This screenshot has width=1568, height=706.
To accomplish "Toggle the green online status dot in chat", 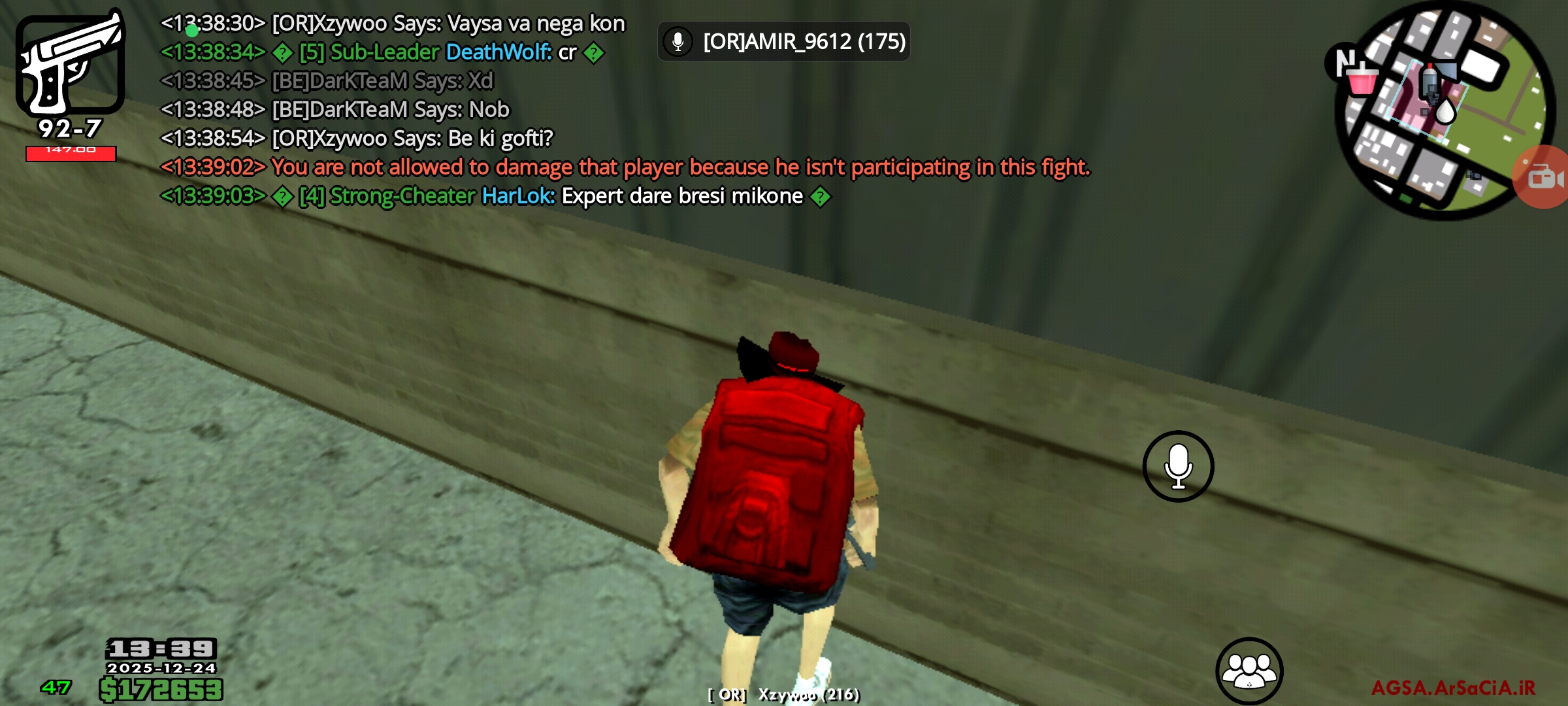I will (x=191, y=30).
